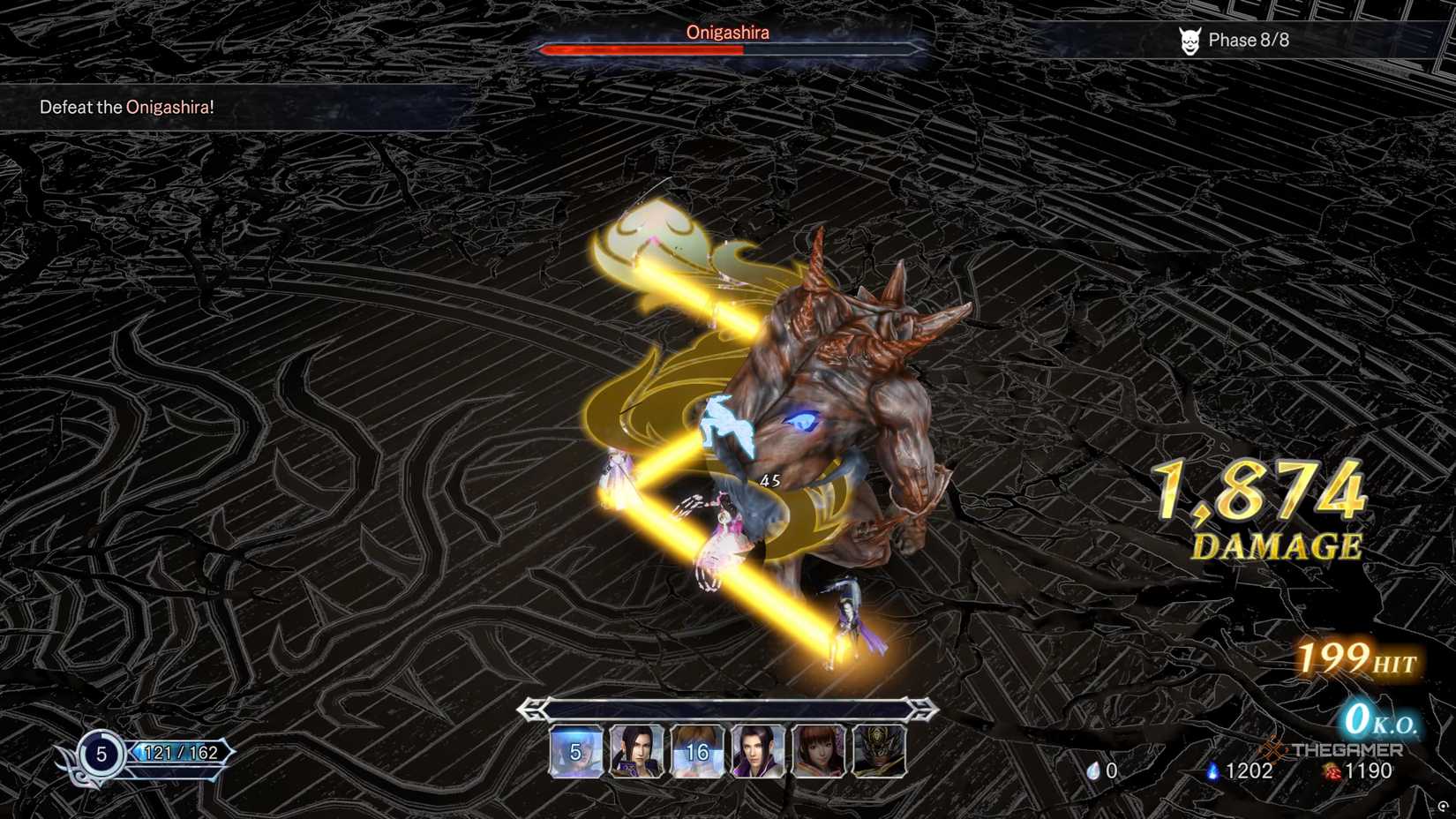Click the Defeat the Onigashira objective banner

pos(126,107)
